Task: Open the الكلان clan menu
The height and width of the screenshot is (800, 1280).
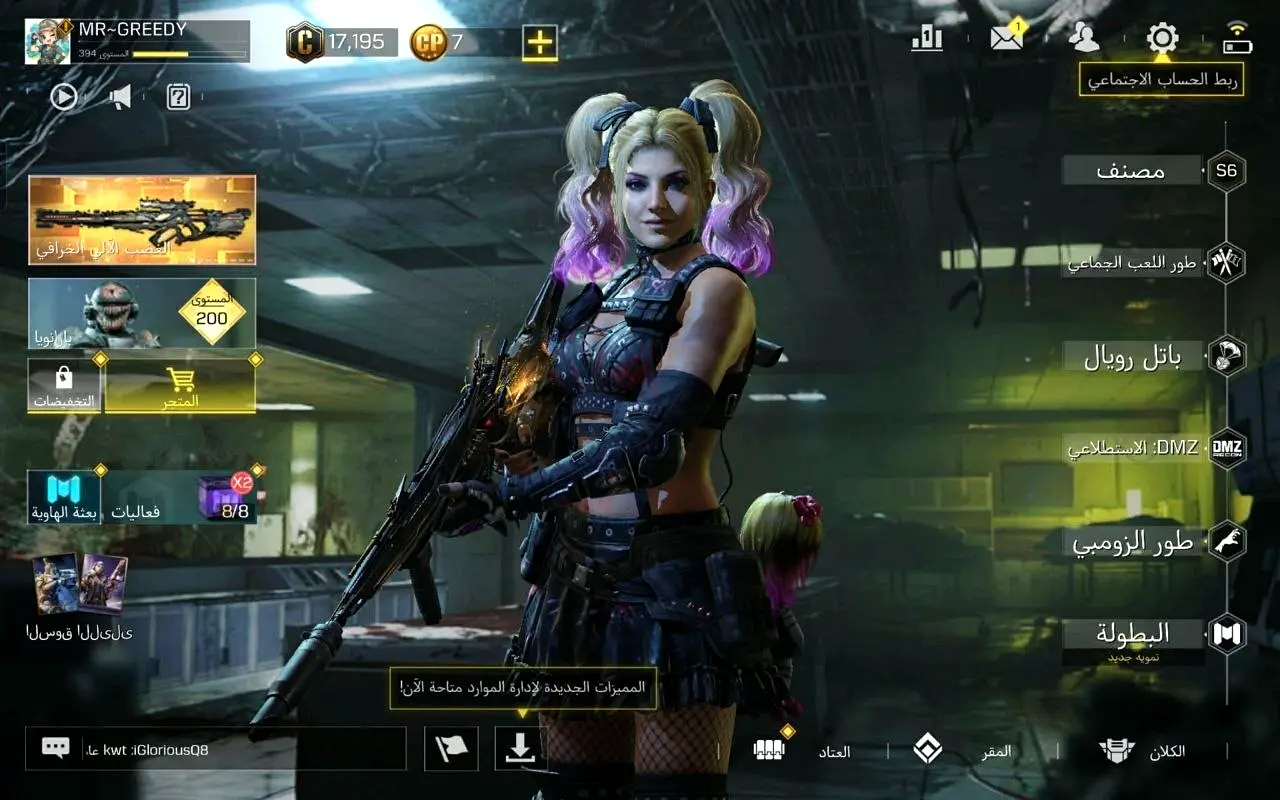Action: point(1142,751)
